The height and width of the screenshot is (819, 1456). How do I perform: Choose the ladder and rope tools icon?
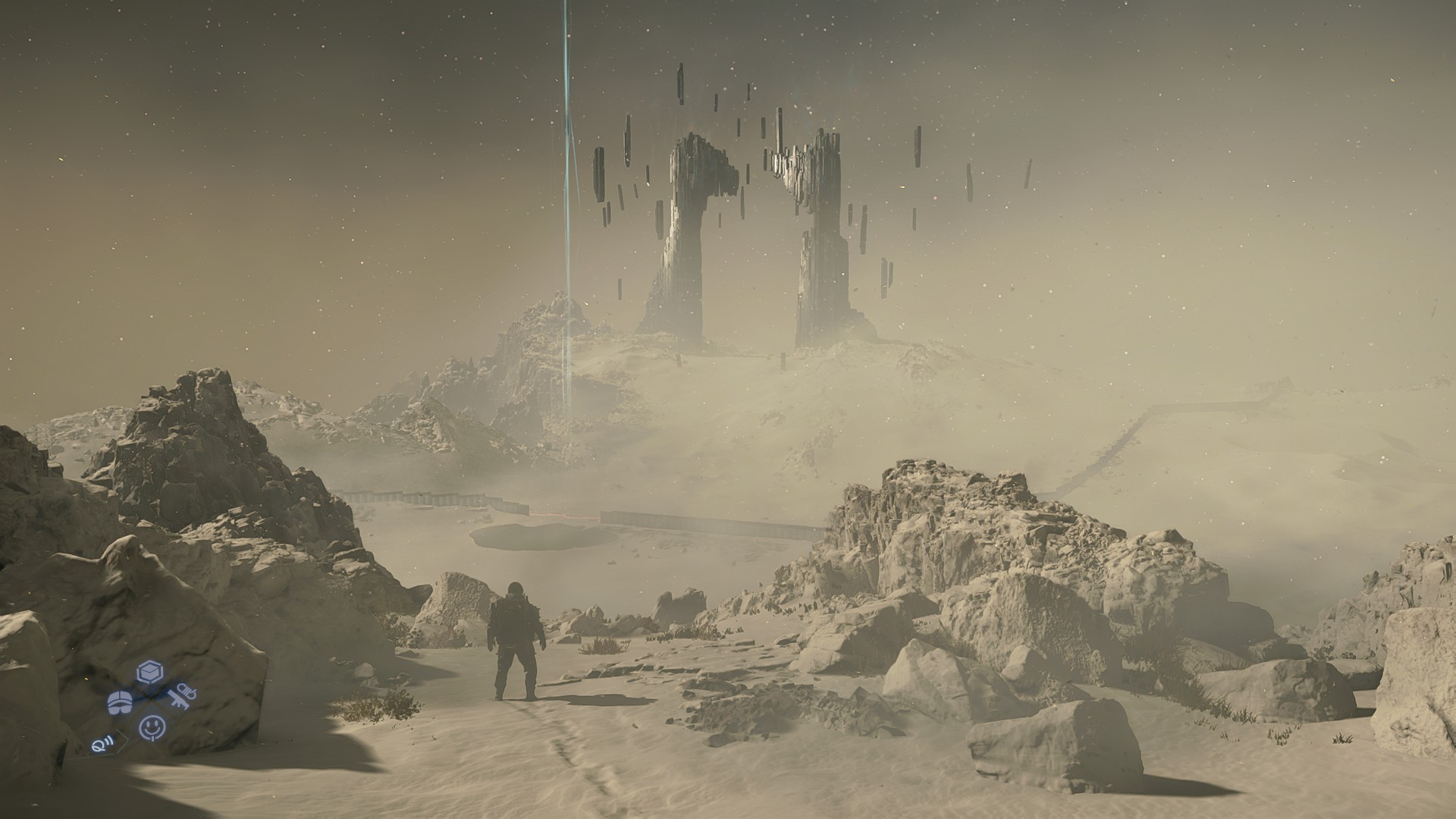[x=182, y=697]
